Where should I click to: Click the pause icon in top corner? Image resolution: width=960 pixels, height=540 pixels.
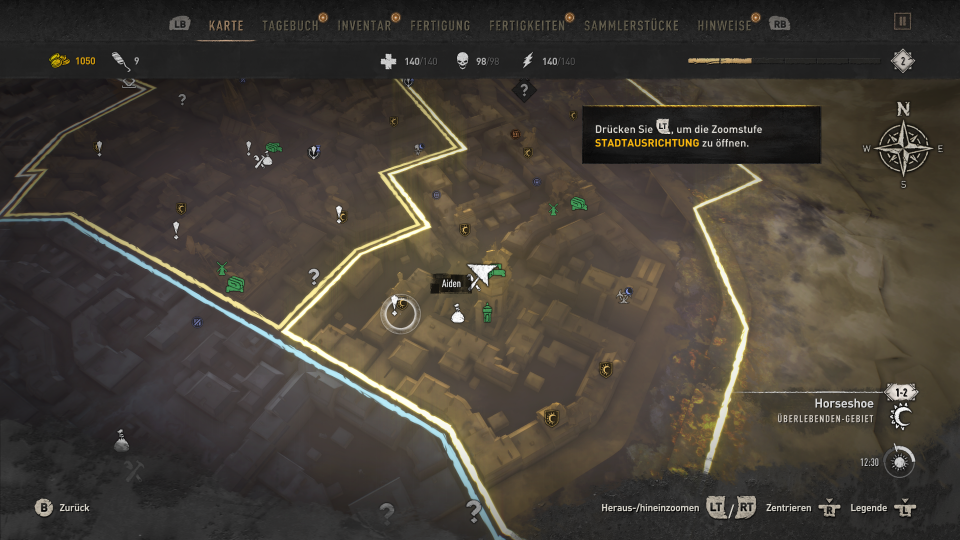click(x=902, y=21)
